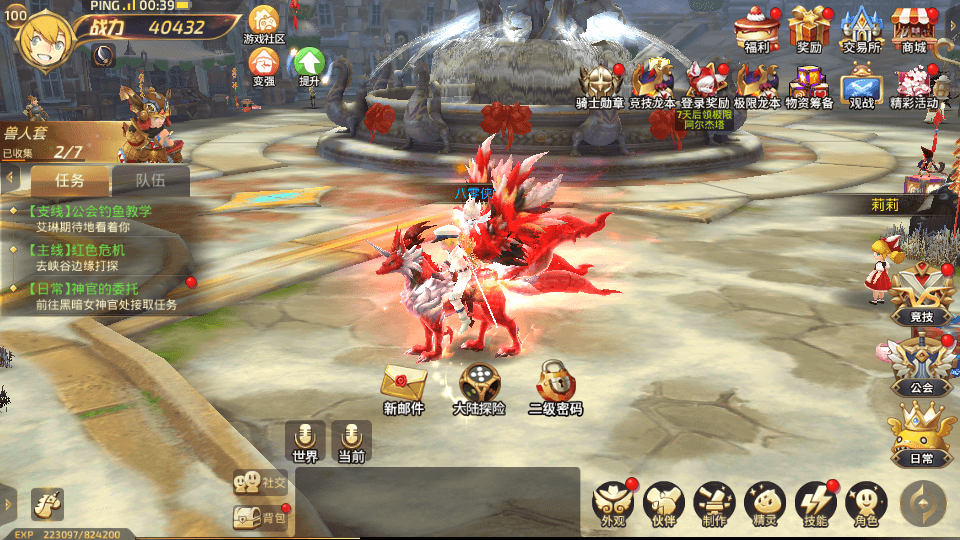960x540 pixels.
Task: Open the 新邮件 new mail envelope
Action: coord(404,387)
